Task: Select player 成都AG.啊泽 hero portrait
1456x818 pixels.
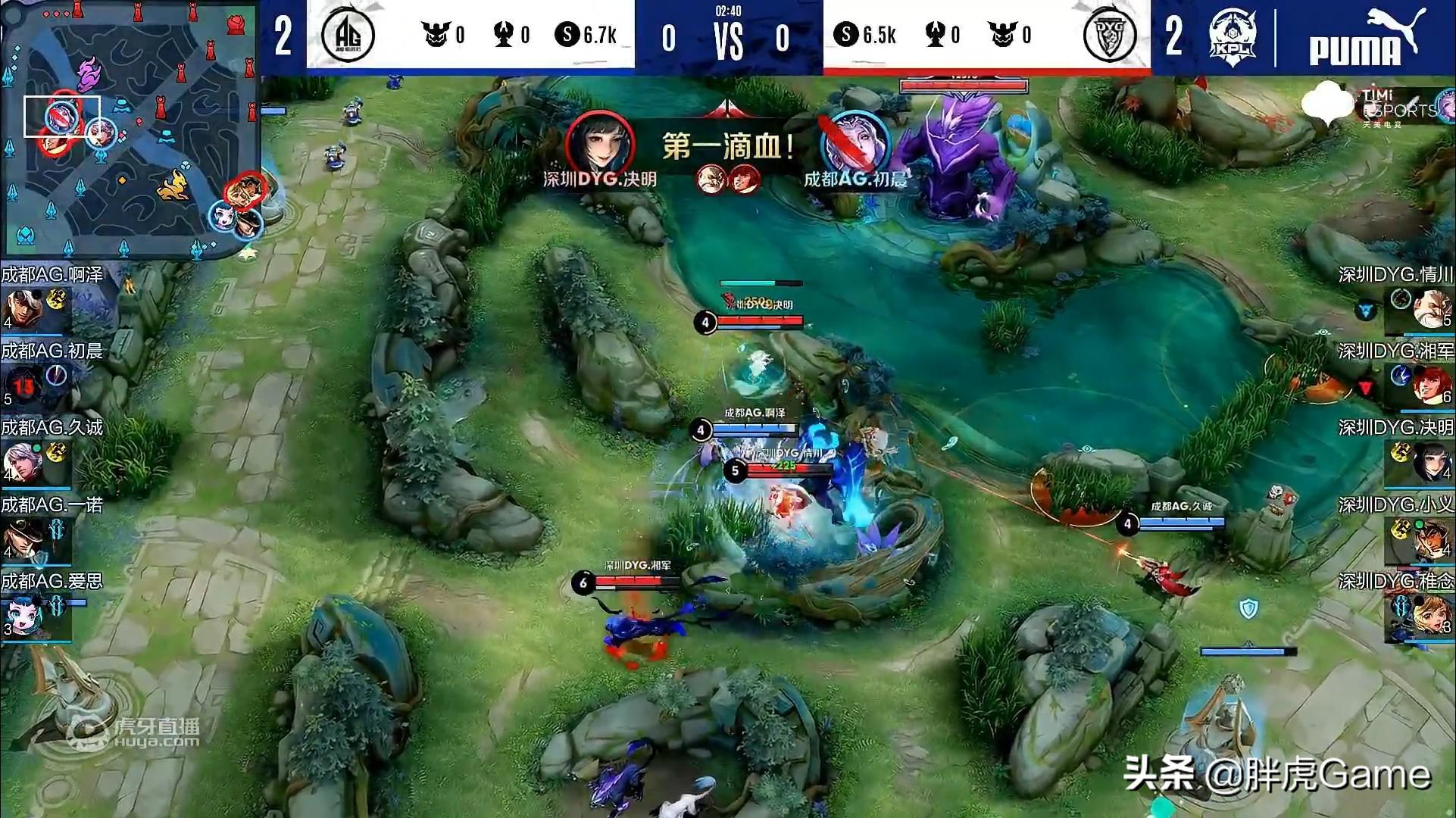Action: pos(21,309)
